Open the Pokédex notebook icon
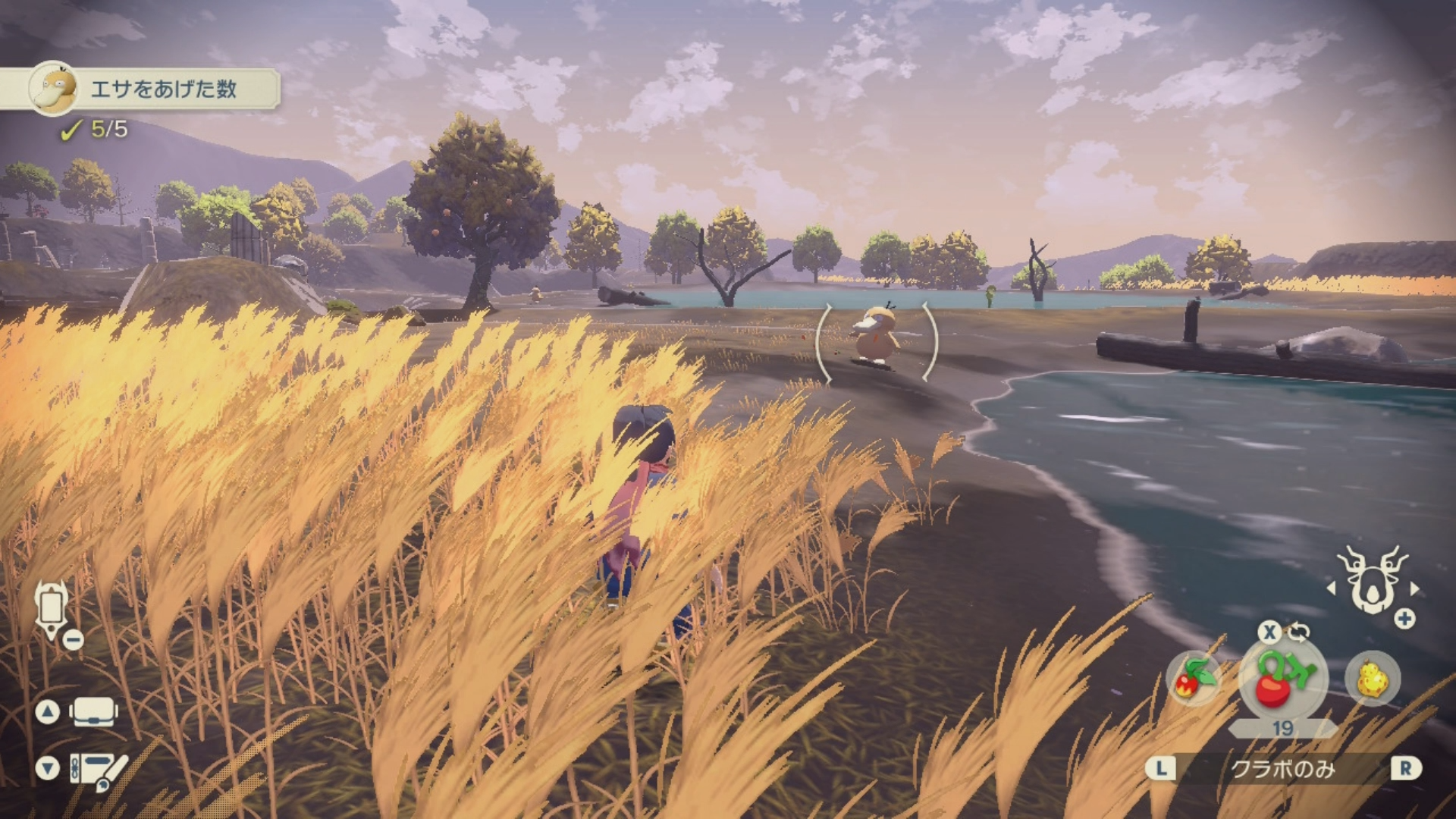Screen dimensions: 1456x819 [99, 769]
